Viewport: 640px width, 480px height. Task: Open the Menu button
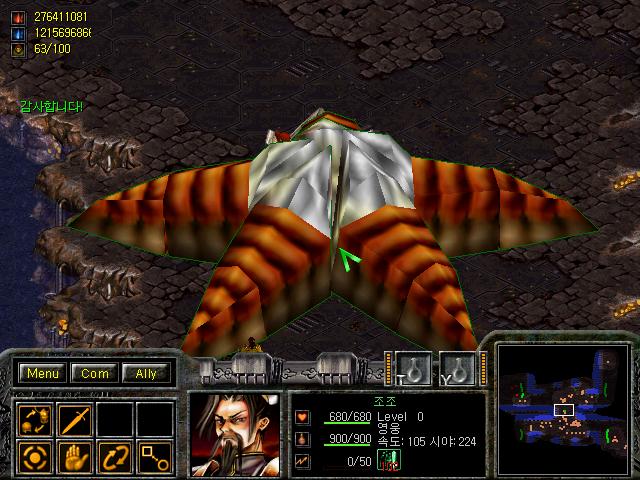click(x=43, y=373)
